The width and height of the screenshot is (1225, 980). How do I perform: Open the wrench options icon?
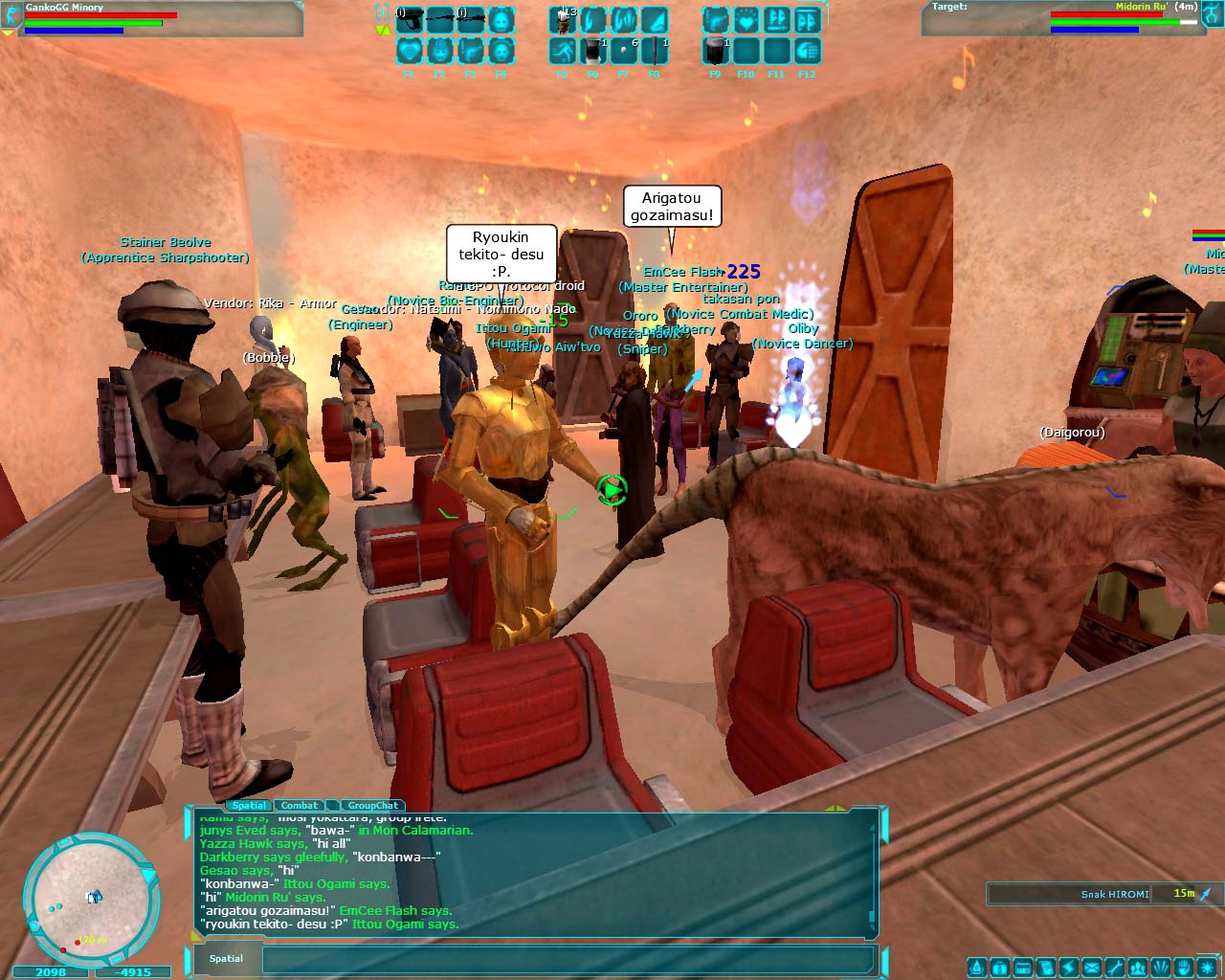(x=1115, y=967)
